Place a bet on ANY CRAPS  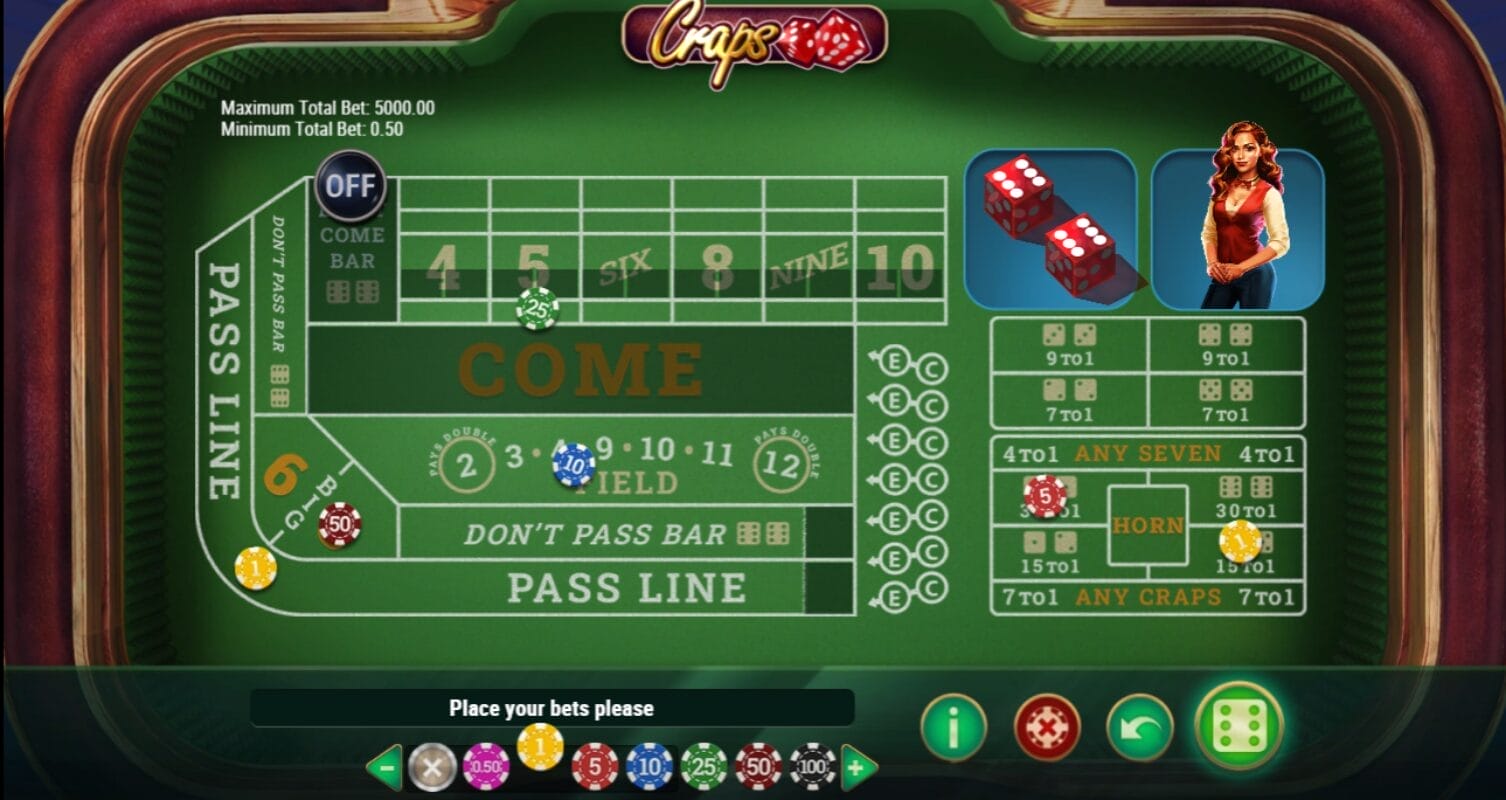pyautogui.click(x=1147, y=598)
